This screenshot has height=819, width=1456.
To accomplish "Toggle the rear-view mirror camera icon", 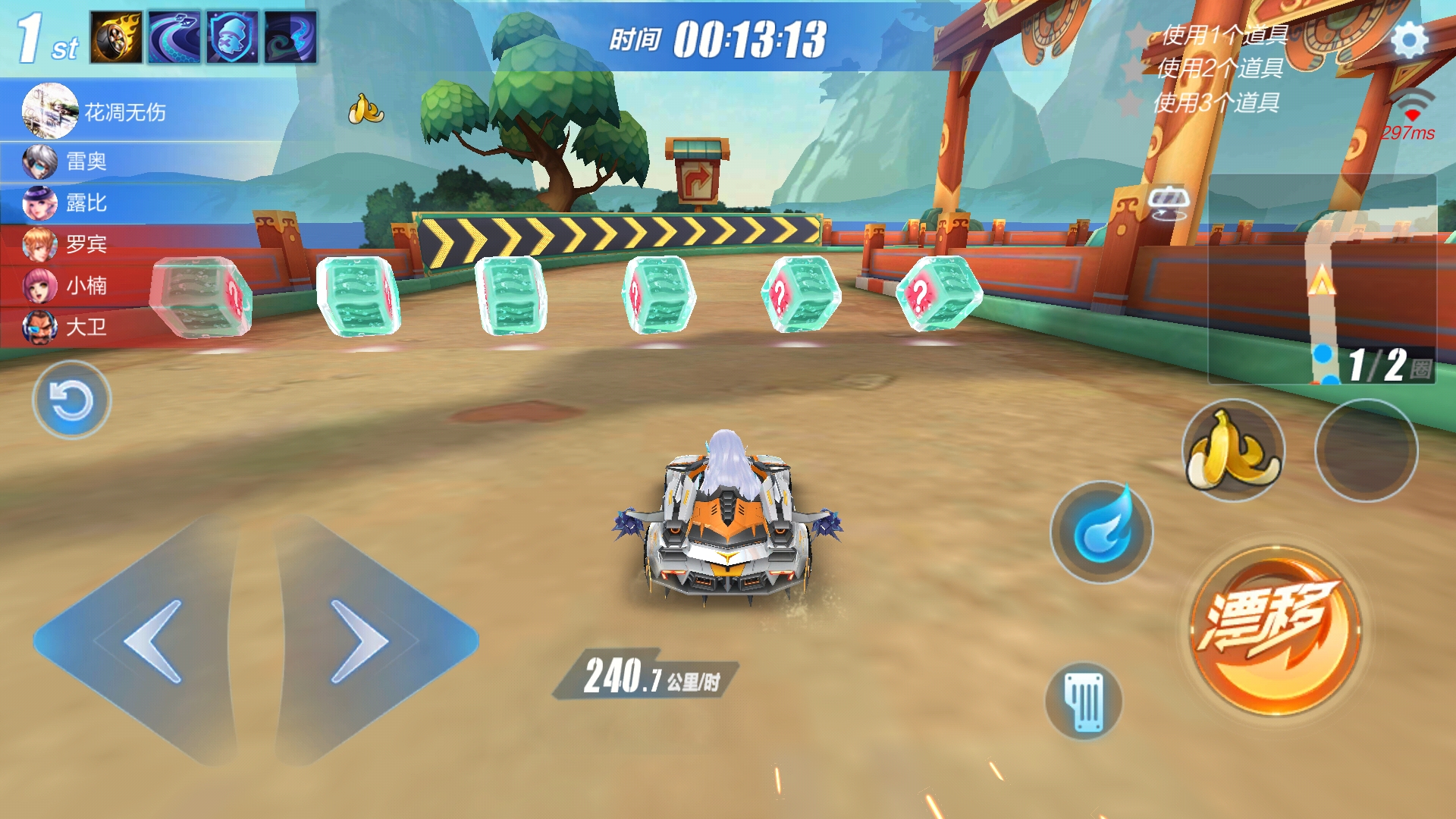I will (x=1169, y=202).
